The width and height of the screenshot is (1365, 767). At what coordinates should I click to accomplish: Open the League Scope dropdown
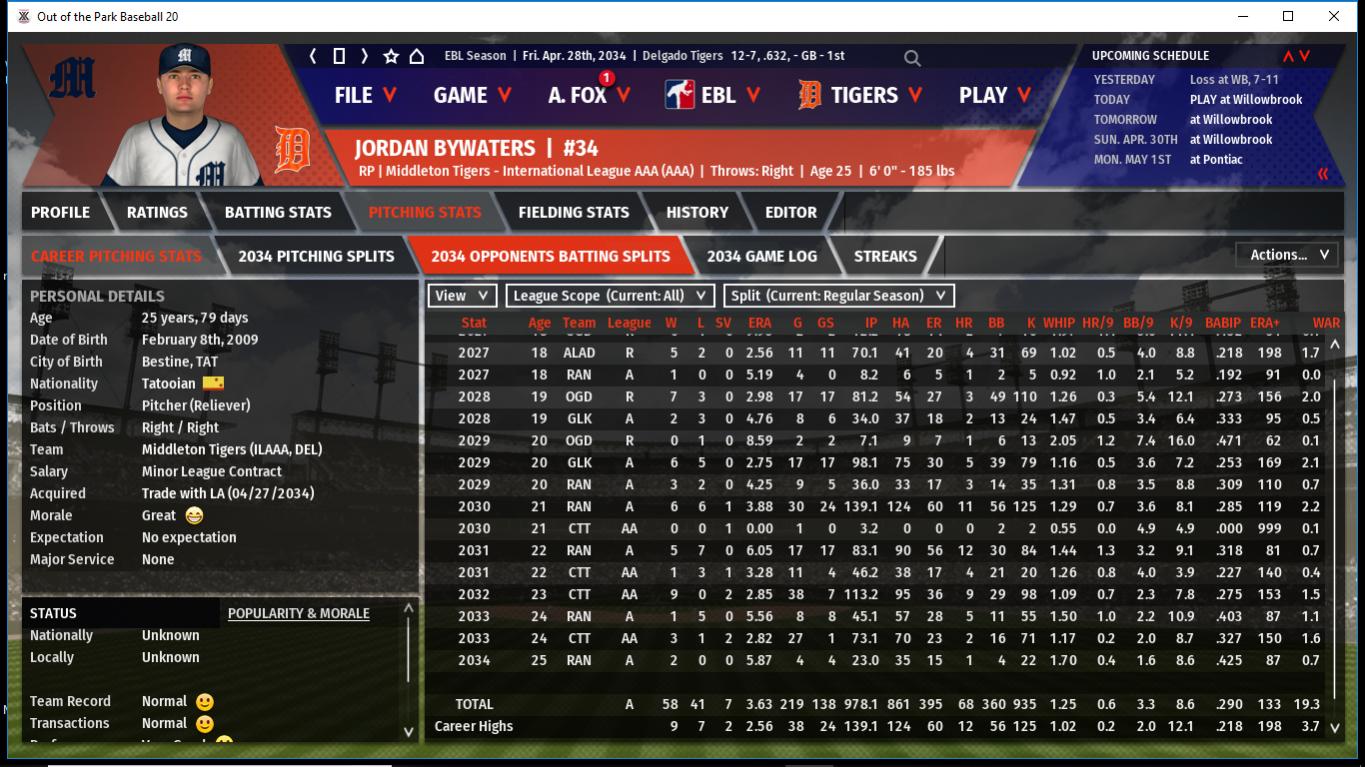pyautogui.click(x=610, y=296)
